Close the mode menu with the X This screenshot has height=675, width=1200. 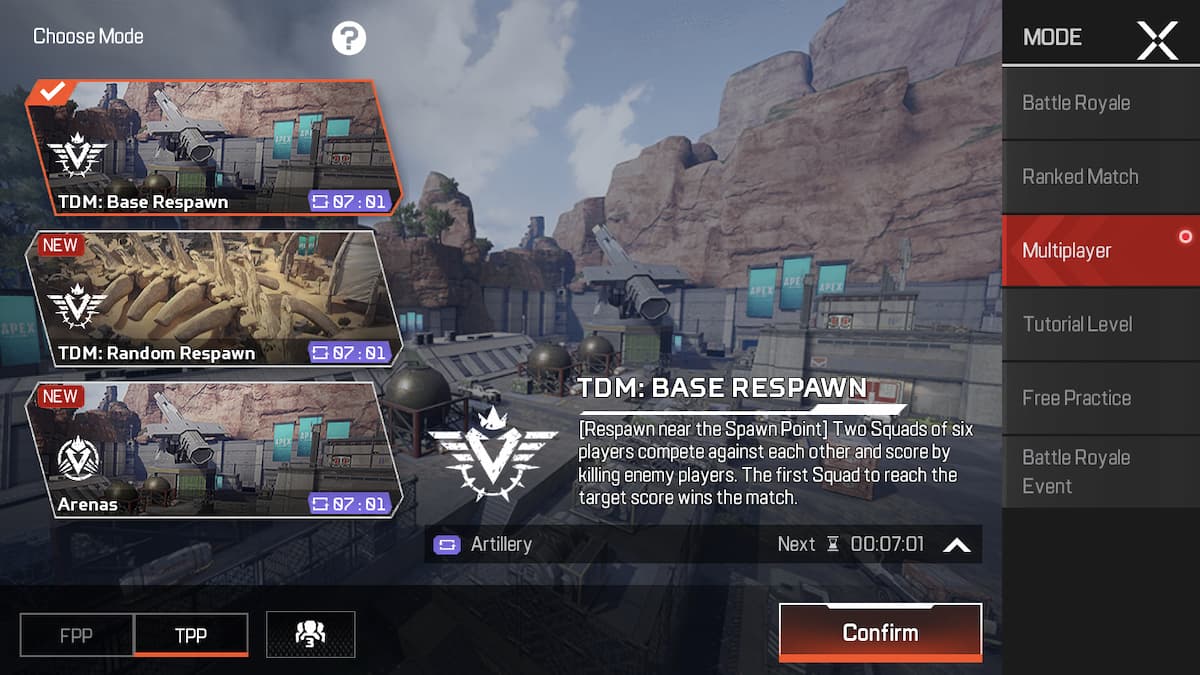(x=1157, y=39)
